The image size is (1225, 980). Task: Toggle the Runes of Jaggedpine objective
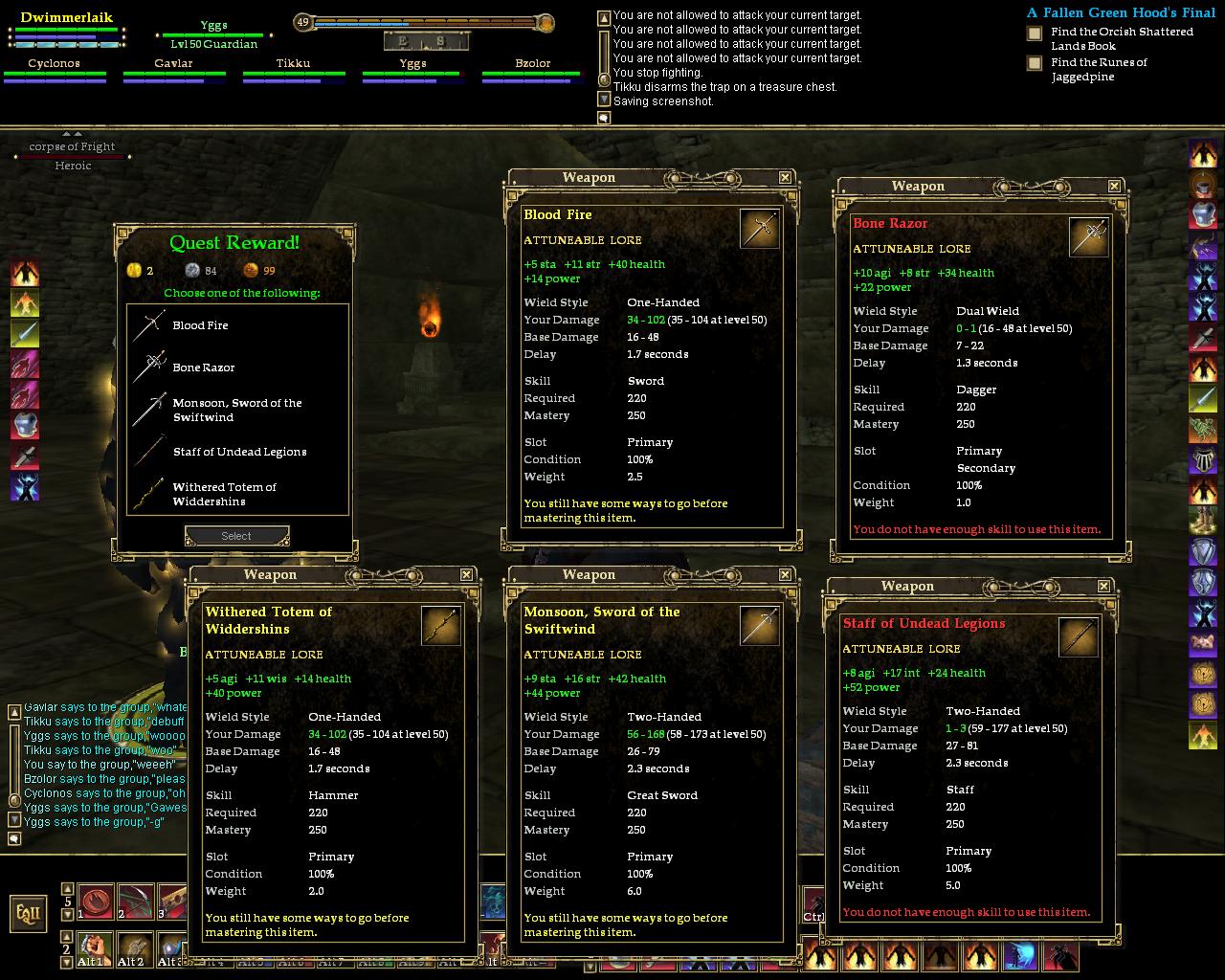(x=1035, y=63)
